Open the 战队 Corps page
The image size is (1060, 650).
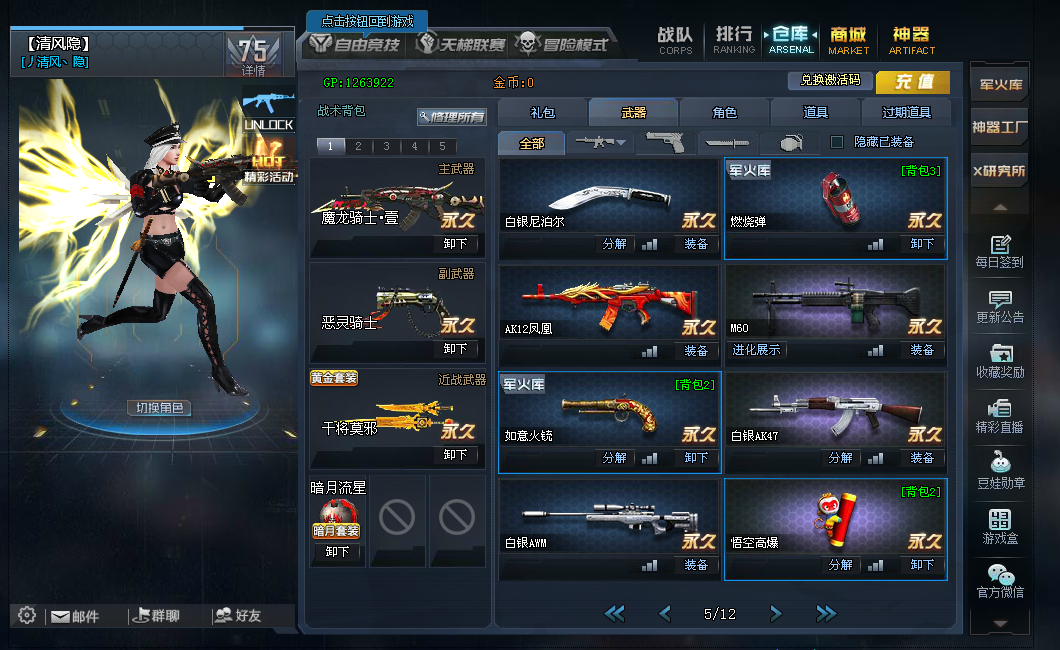coord(675,40)
